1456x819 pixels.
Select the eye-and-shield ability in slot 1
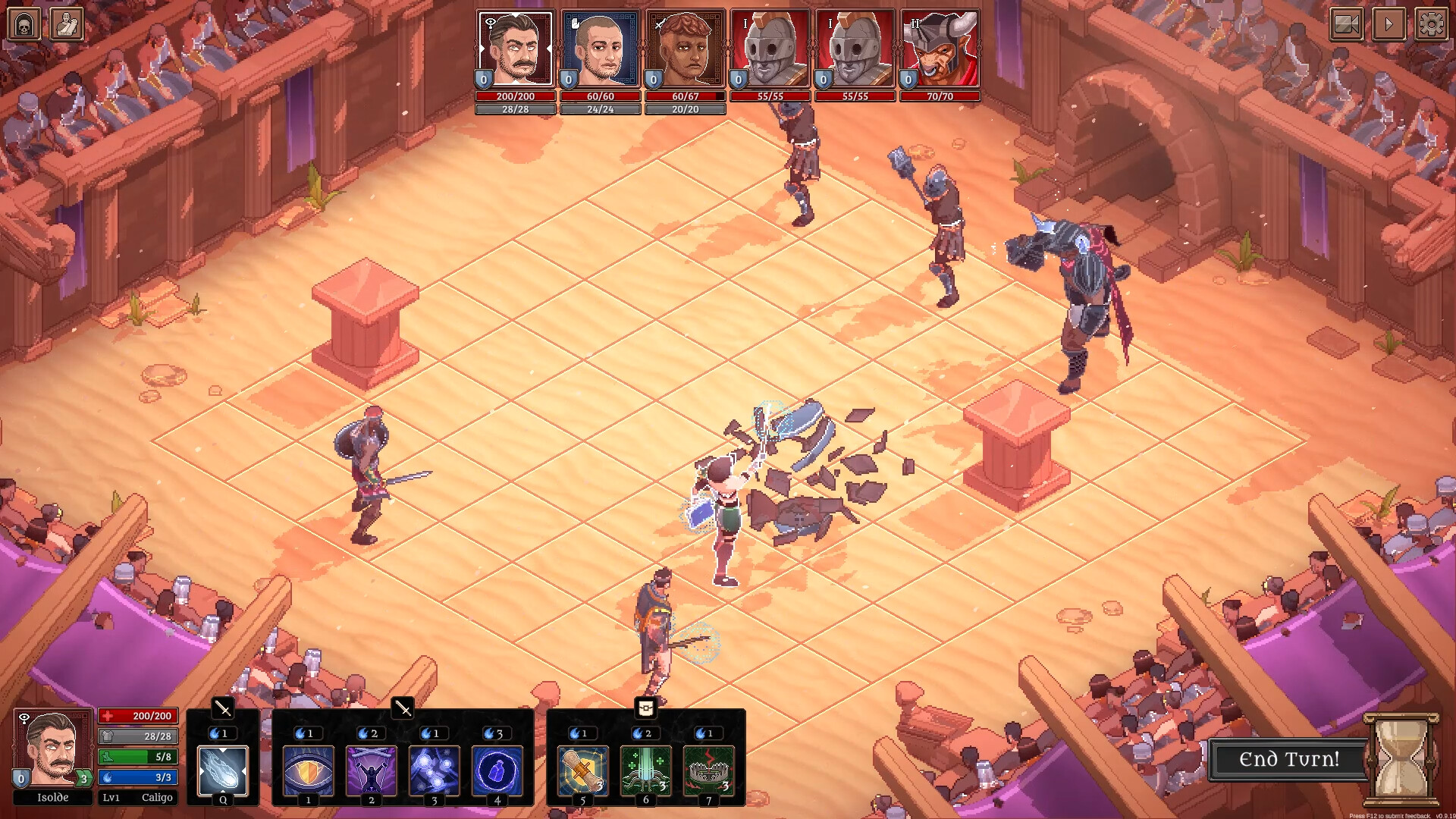pos(309,771)
